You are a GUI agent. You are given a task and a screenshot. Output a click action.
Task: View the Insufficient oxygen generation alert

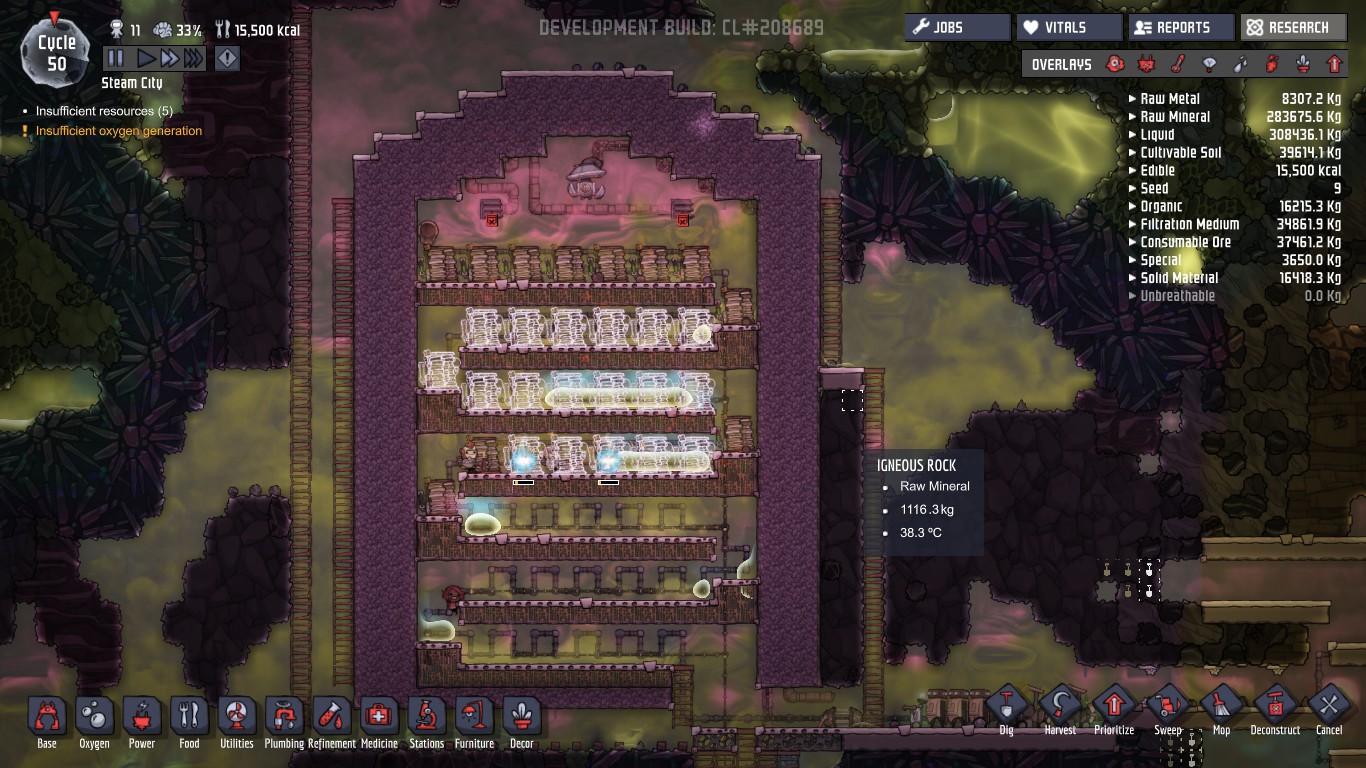pyautogui.click(x=118, y=131)
